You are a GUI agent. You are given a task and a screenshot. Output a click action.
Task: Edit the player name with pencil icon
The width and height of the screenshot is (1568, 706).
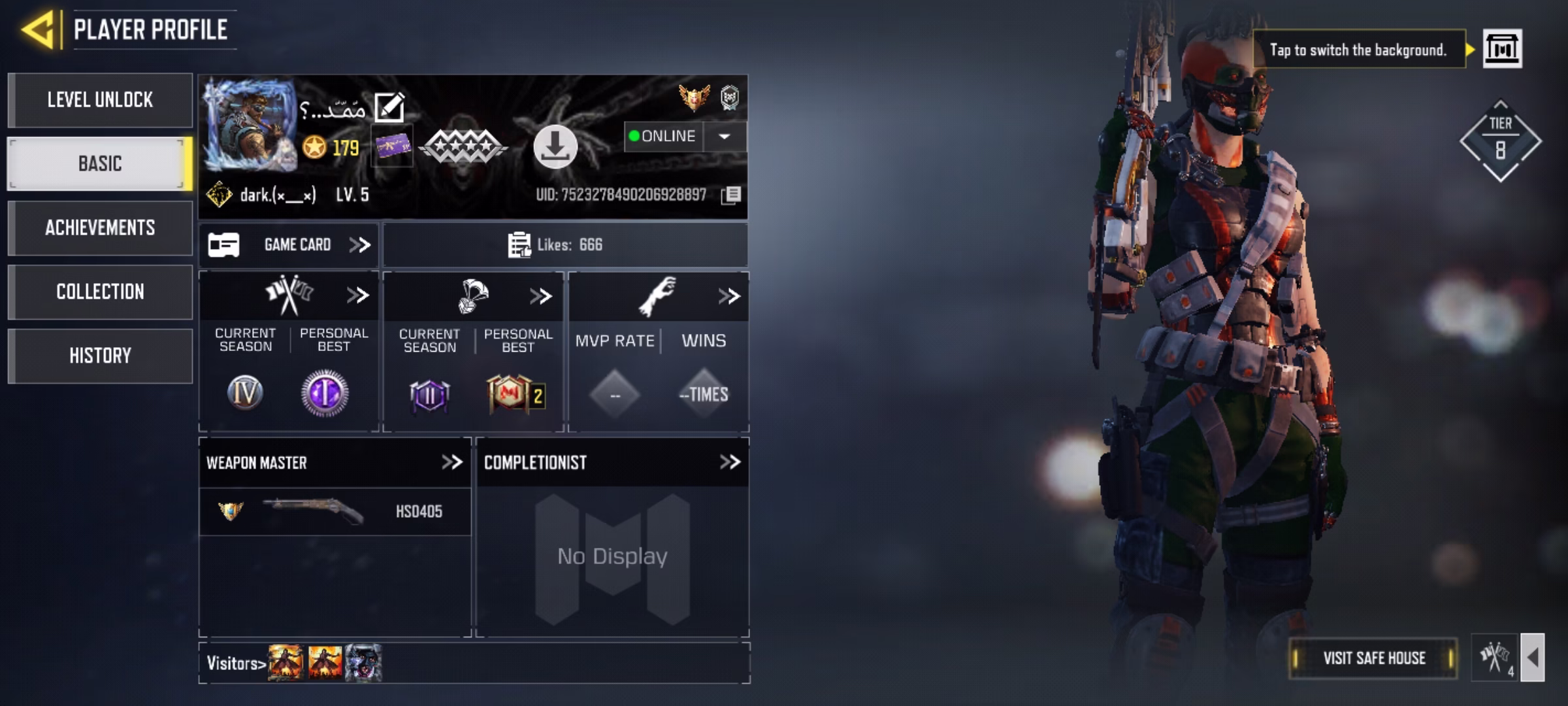pyautogui.click(x=389, y=108)
